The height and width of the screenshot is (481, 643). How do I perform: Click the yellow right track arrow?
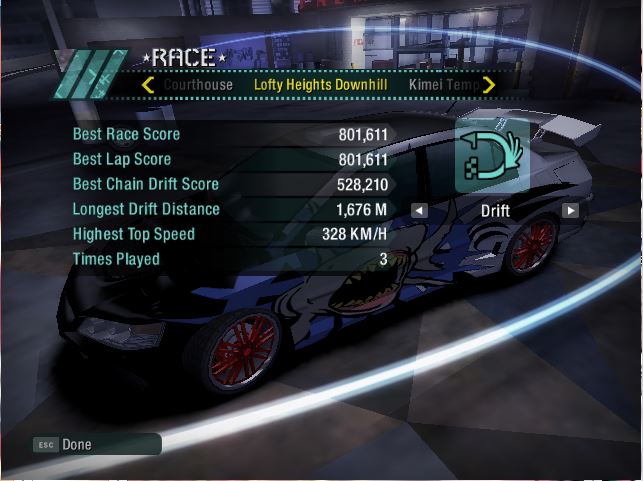click(x=489, y=85)
